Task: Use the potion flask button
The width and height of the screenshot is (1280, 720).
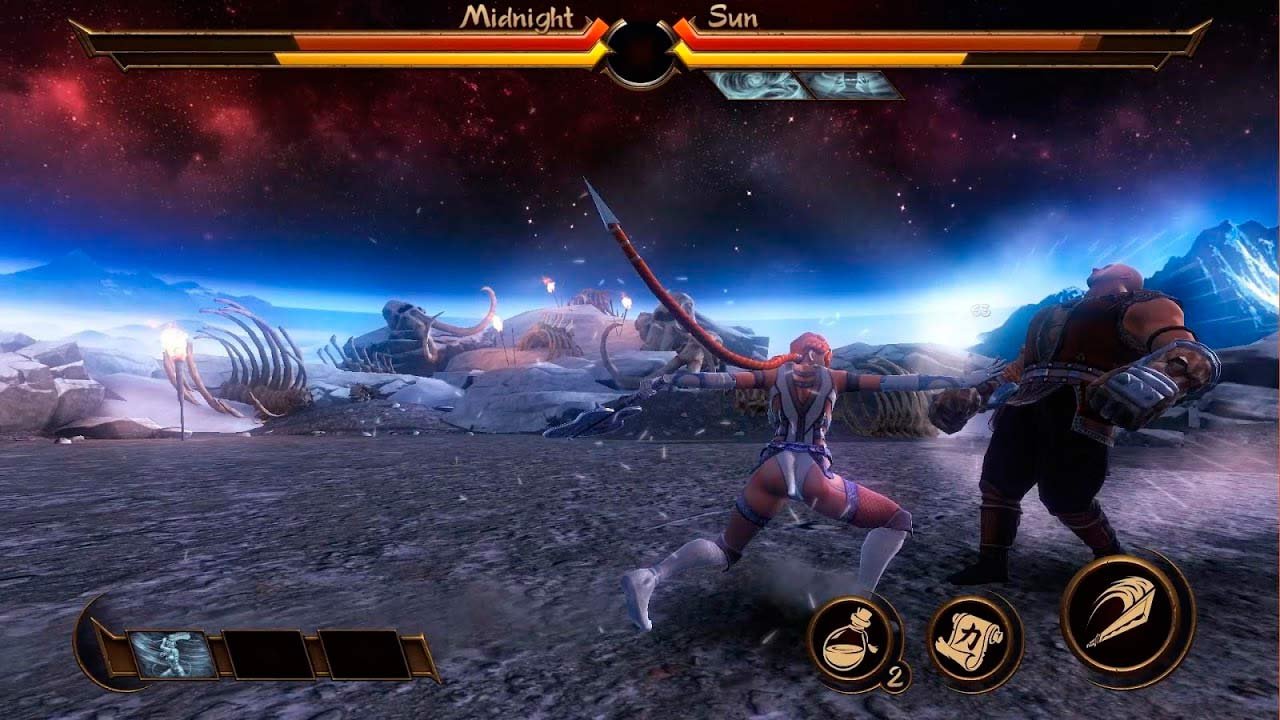Action: point(852,641)
